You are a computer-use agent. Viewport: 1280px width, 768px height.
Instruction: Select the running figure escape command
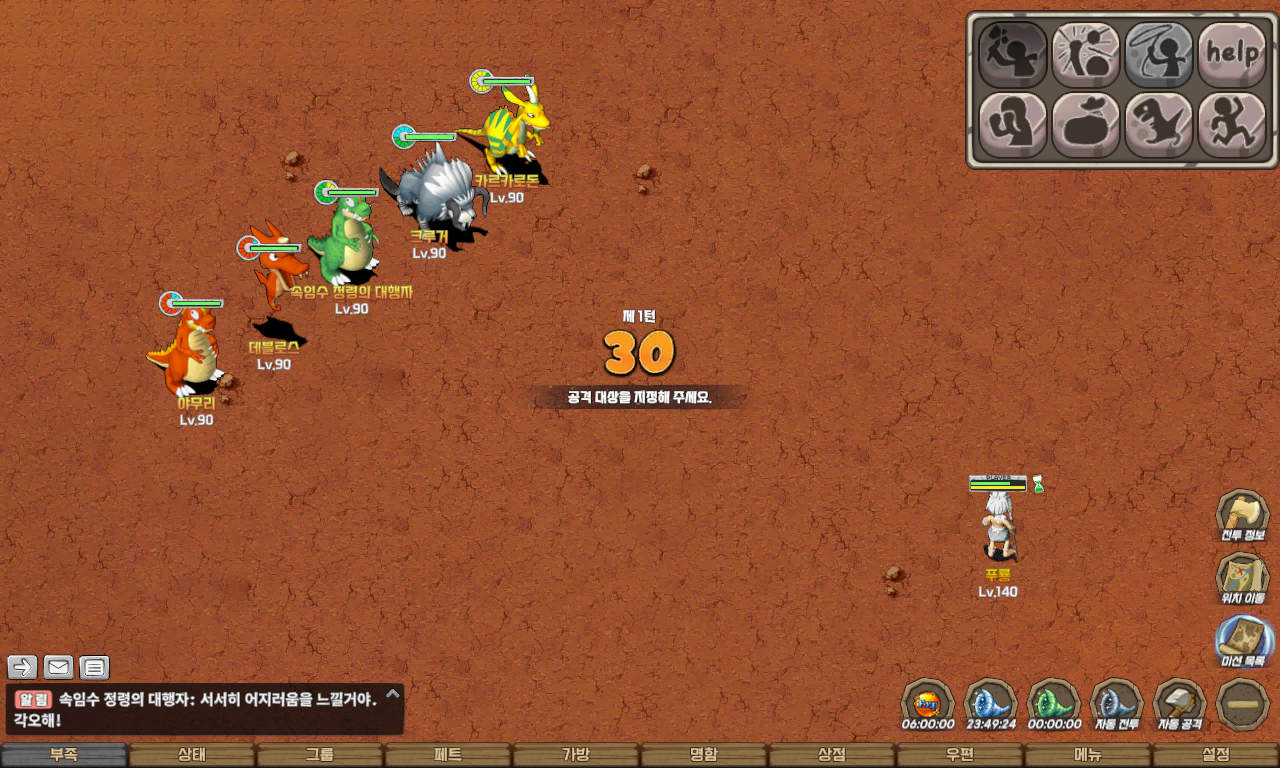1231,126
